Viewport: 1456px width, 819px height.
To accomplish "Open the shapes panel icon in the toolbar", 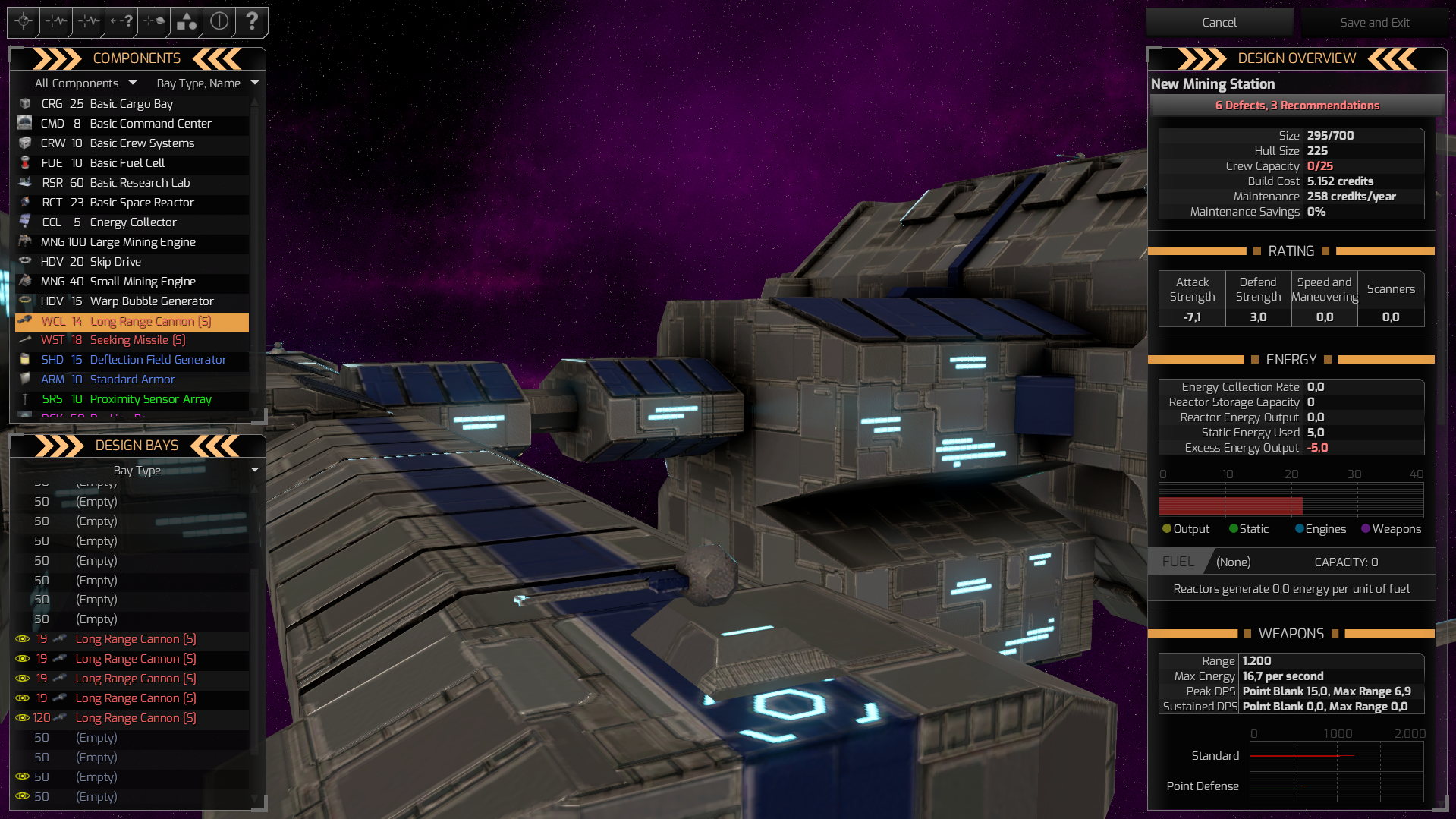I will click(x=186, y=22).
